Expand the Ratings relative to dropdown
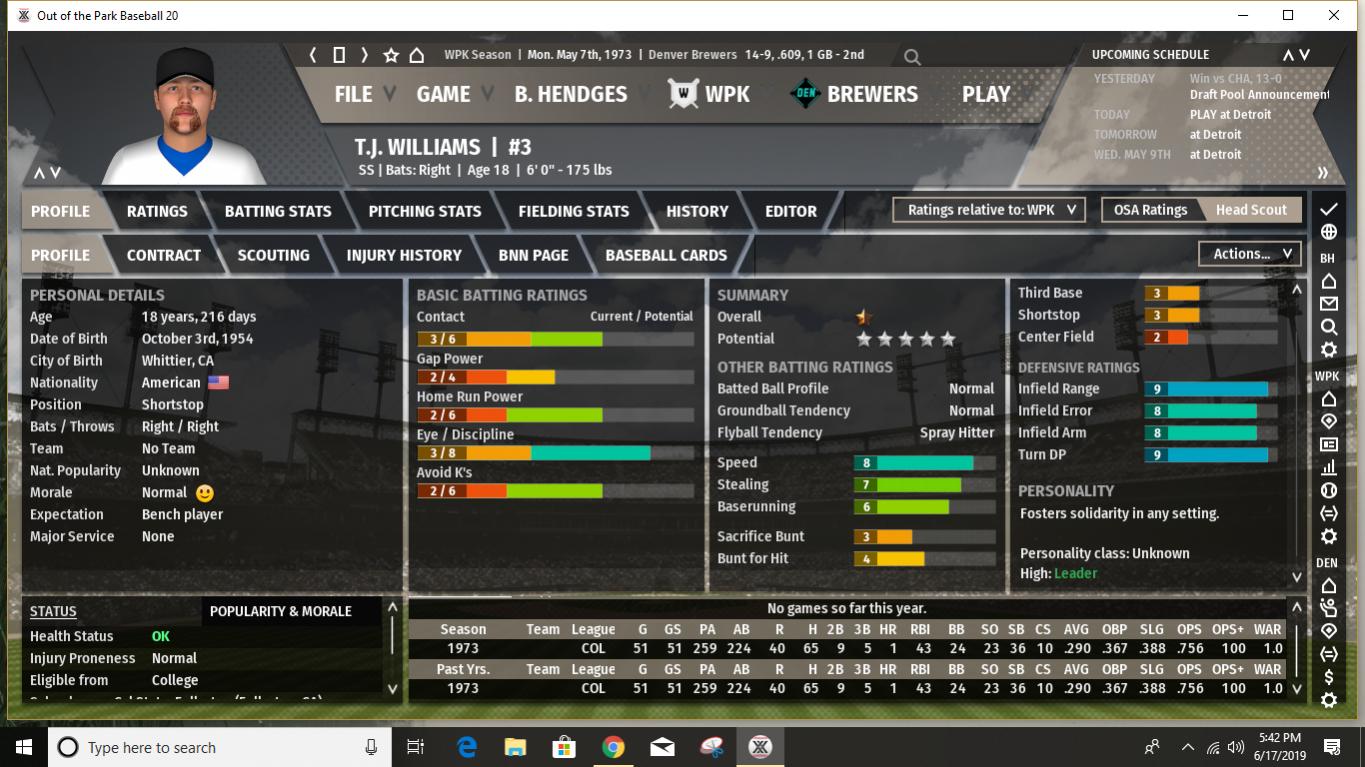Viewport: 1365px width, 767px height. point(990,210)
